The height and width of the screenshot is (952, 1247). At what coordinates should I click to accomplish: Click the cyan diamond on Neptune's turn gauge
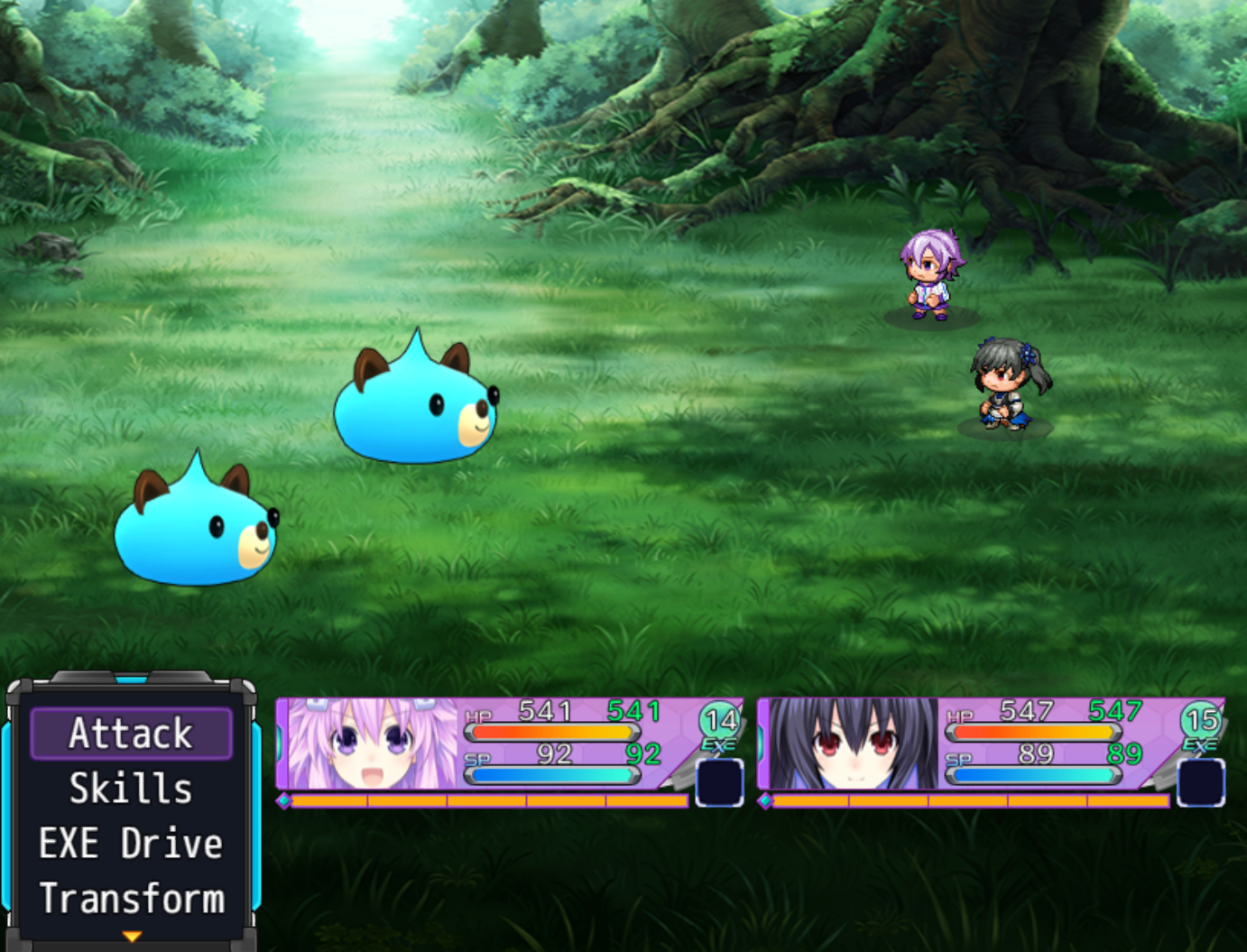(x=284, y=799)
